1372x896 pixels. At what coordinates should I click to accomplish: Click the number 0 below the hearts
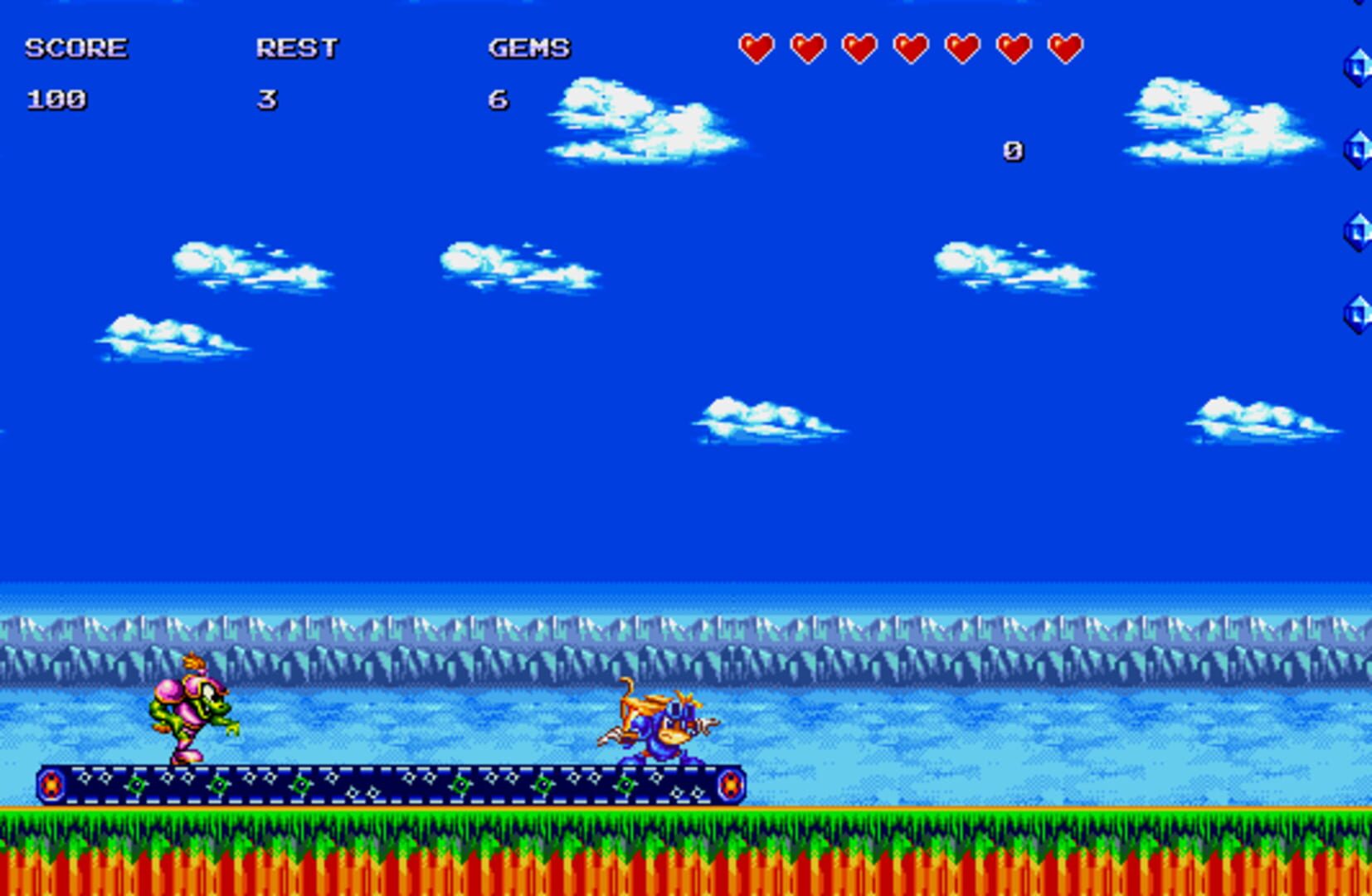tap(1012, 150)
